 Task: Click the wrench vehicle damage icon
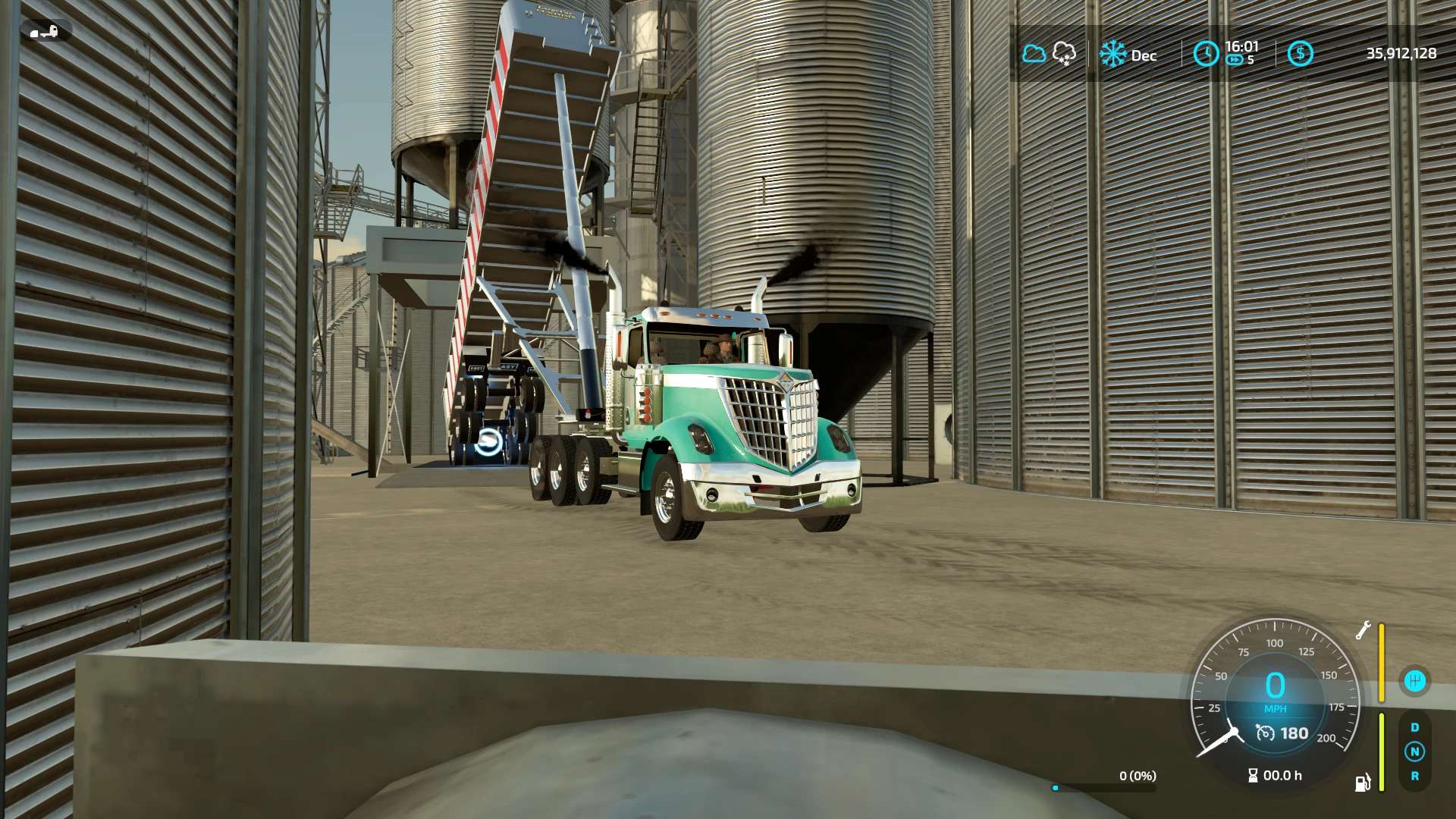tap(1363, 630)
